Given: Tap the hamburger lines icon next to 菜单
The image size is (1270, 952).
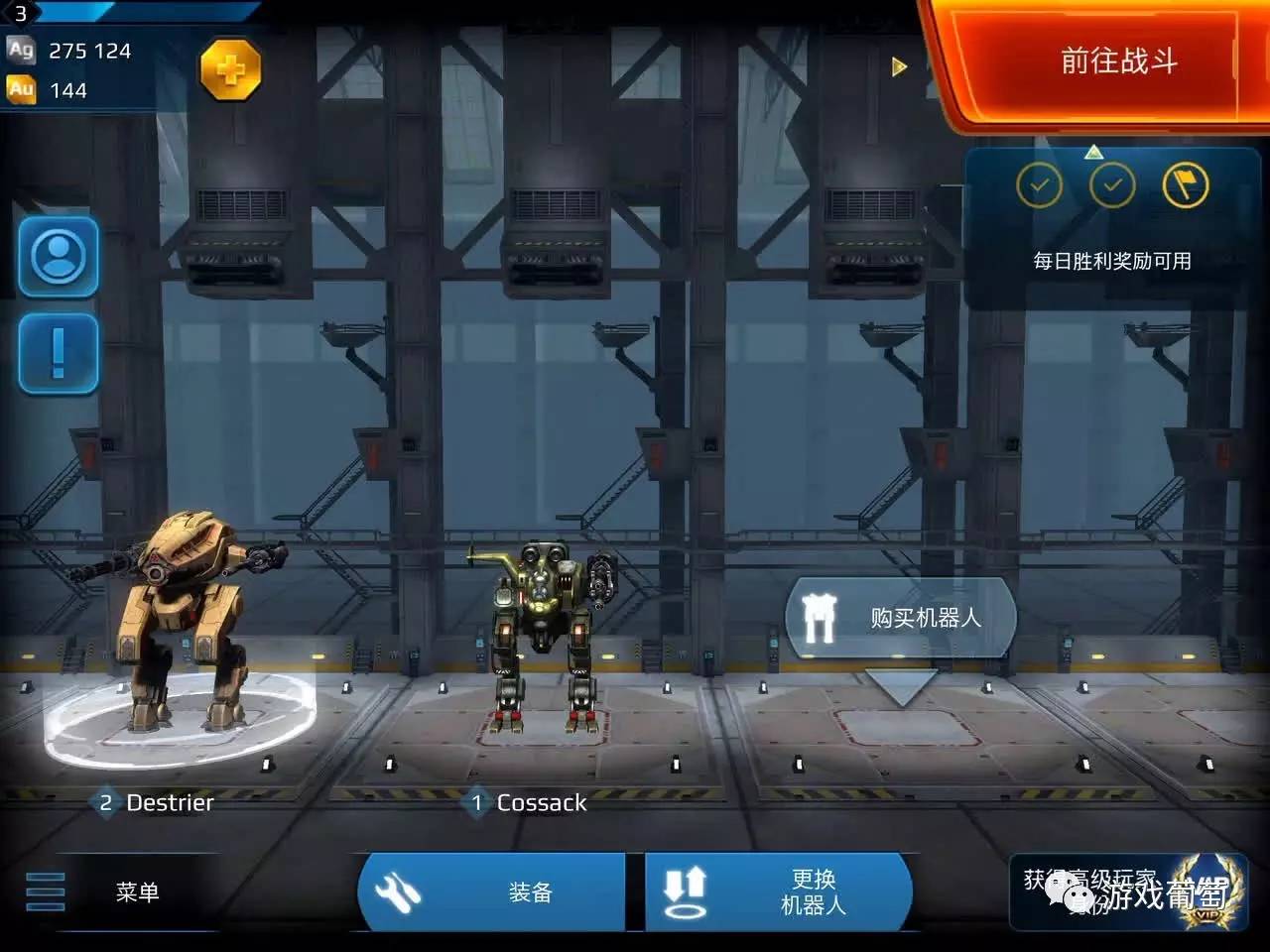Looking at the screenshot, I should [44, 891].
